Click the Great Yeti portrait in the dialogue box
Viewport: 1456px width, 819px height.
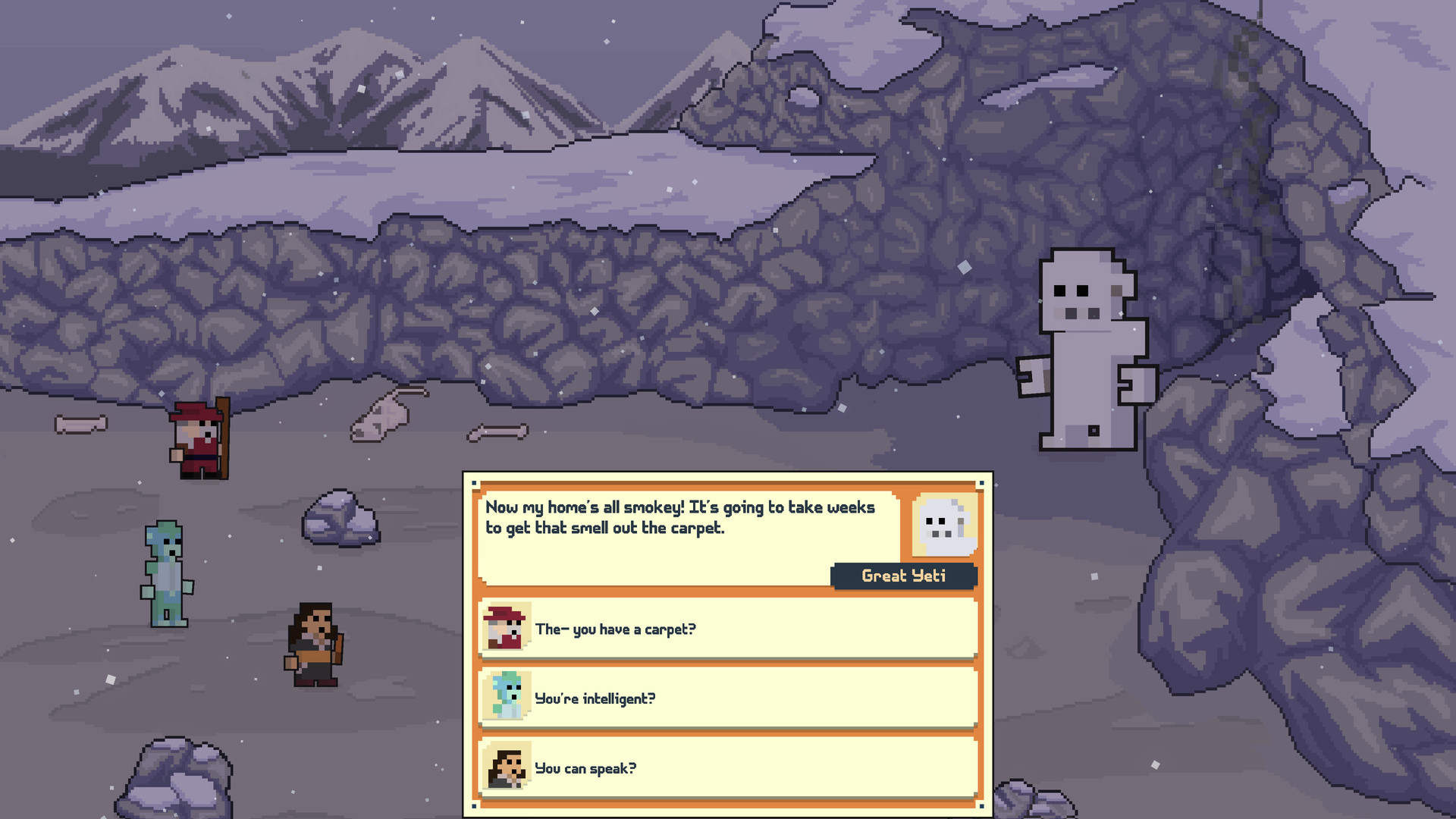click(x=944, y=525)
